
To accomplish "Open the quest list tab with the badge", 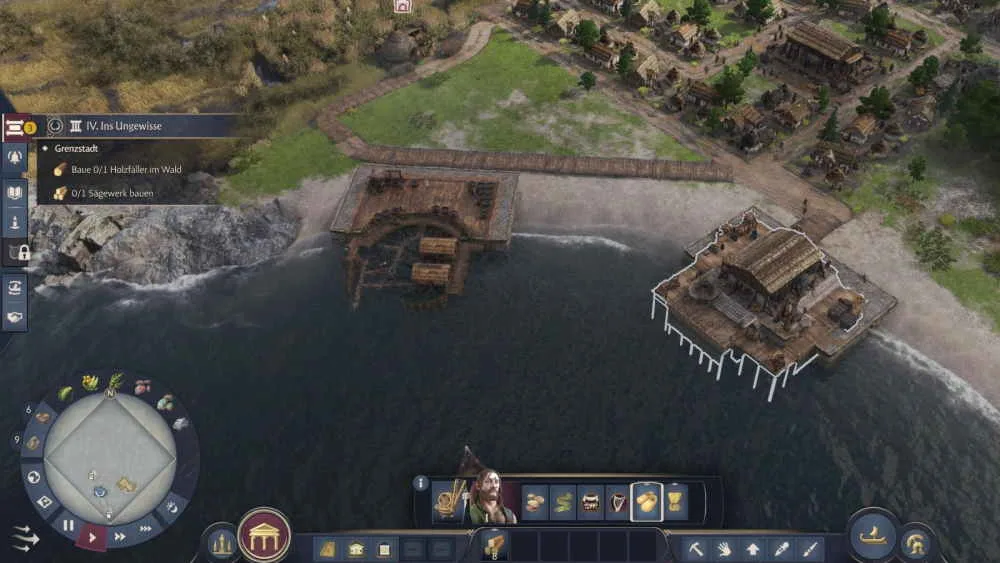I will click(16, 126).
